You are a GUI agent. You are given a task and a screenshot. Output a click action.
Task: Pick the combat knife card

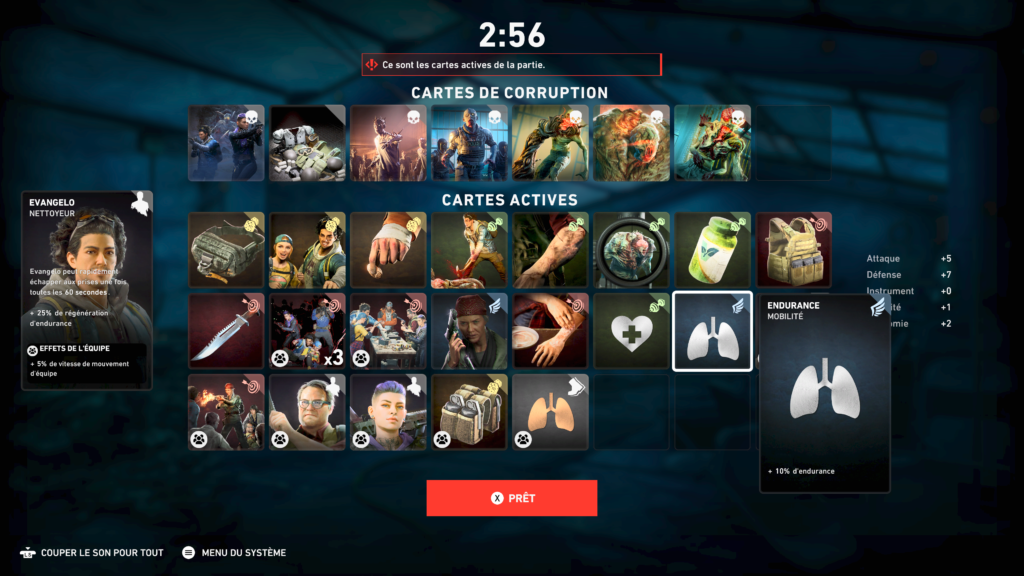[x=226, y=331]
